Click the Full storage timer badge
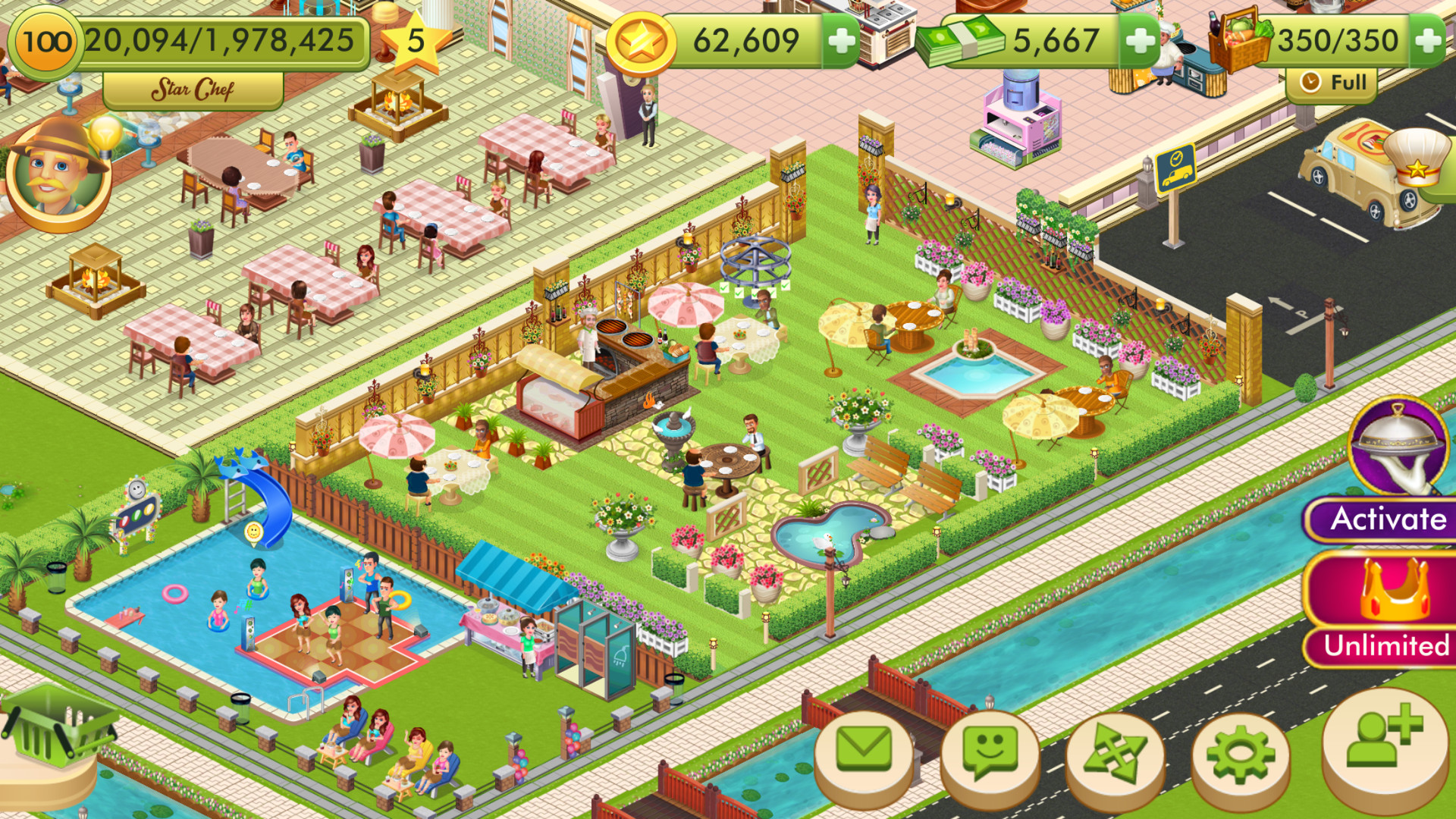Screen dimensions: 1456x819 click(x=1332, y=82)
